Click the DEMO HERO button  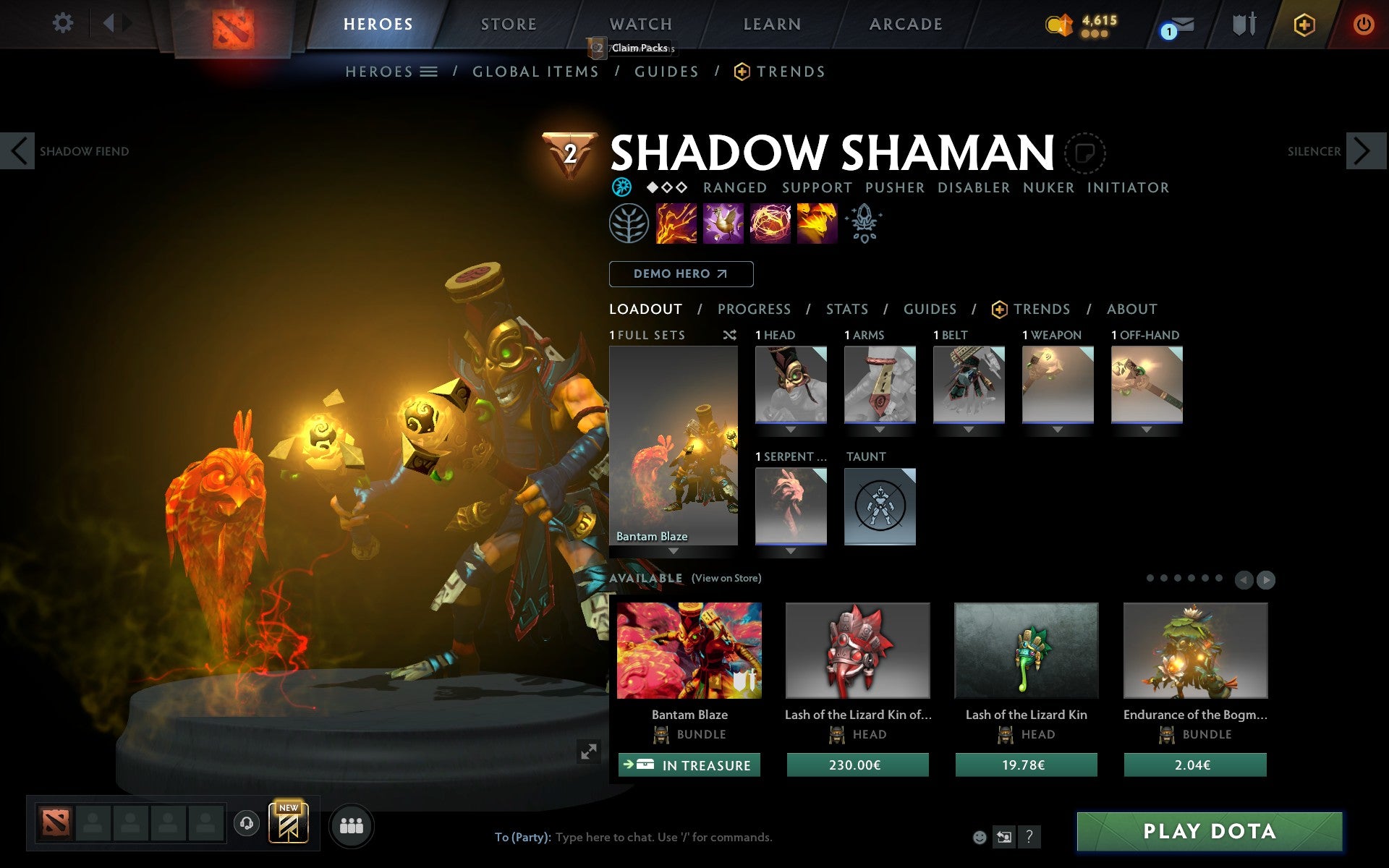coord(681,274)
